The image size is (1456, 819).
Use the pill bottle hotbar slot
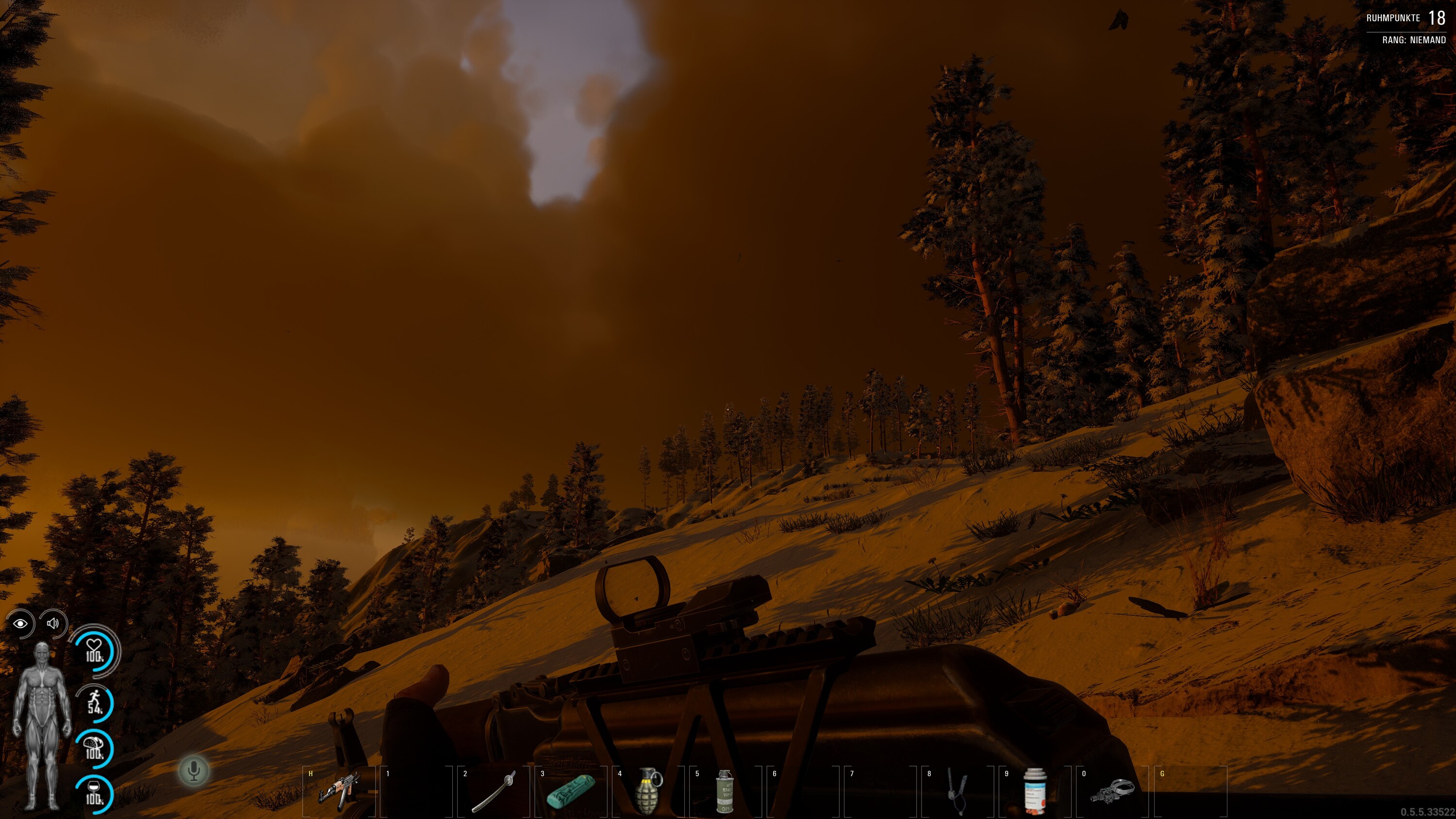[1034, 791]
